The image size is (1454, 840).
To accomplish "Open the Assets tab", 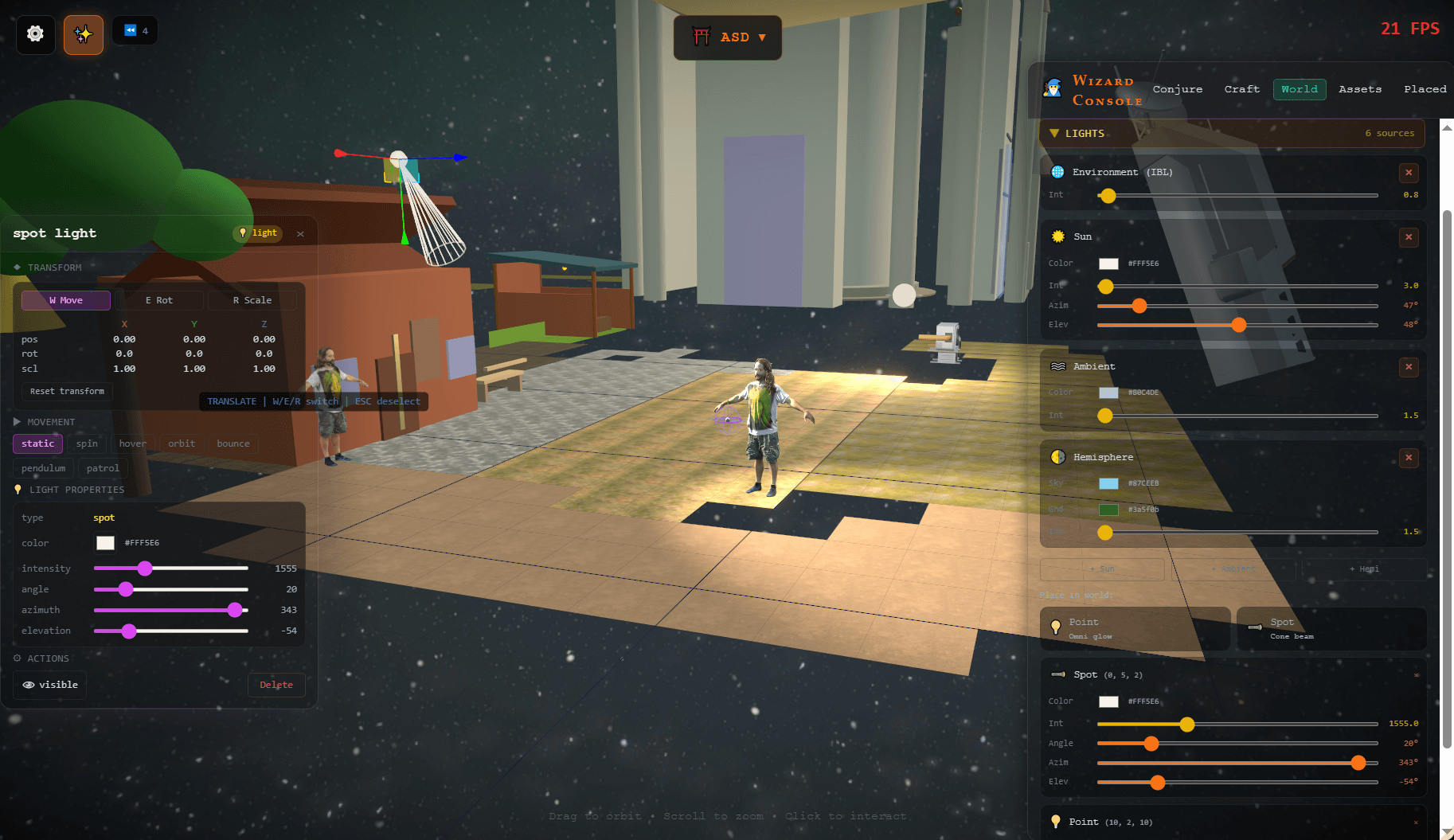I will coord(1359,89).
